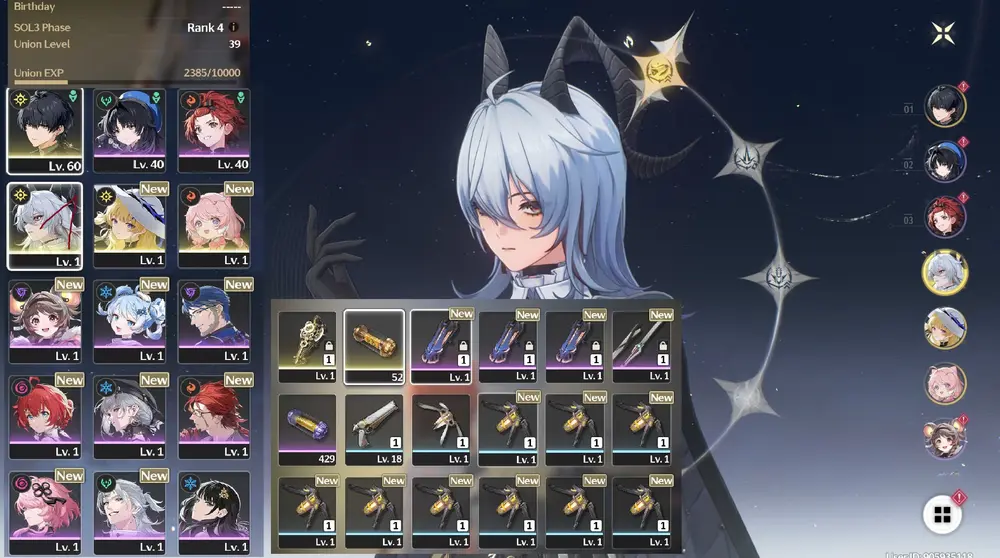The width and height of the screenshot is (1000, 558).
Task: Click the glowing golden resonance chain node
Action: [x=661, y=68]
